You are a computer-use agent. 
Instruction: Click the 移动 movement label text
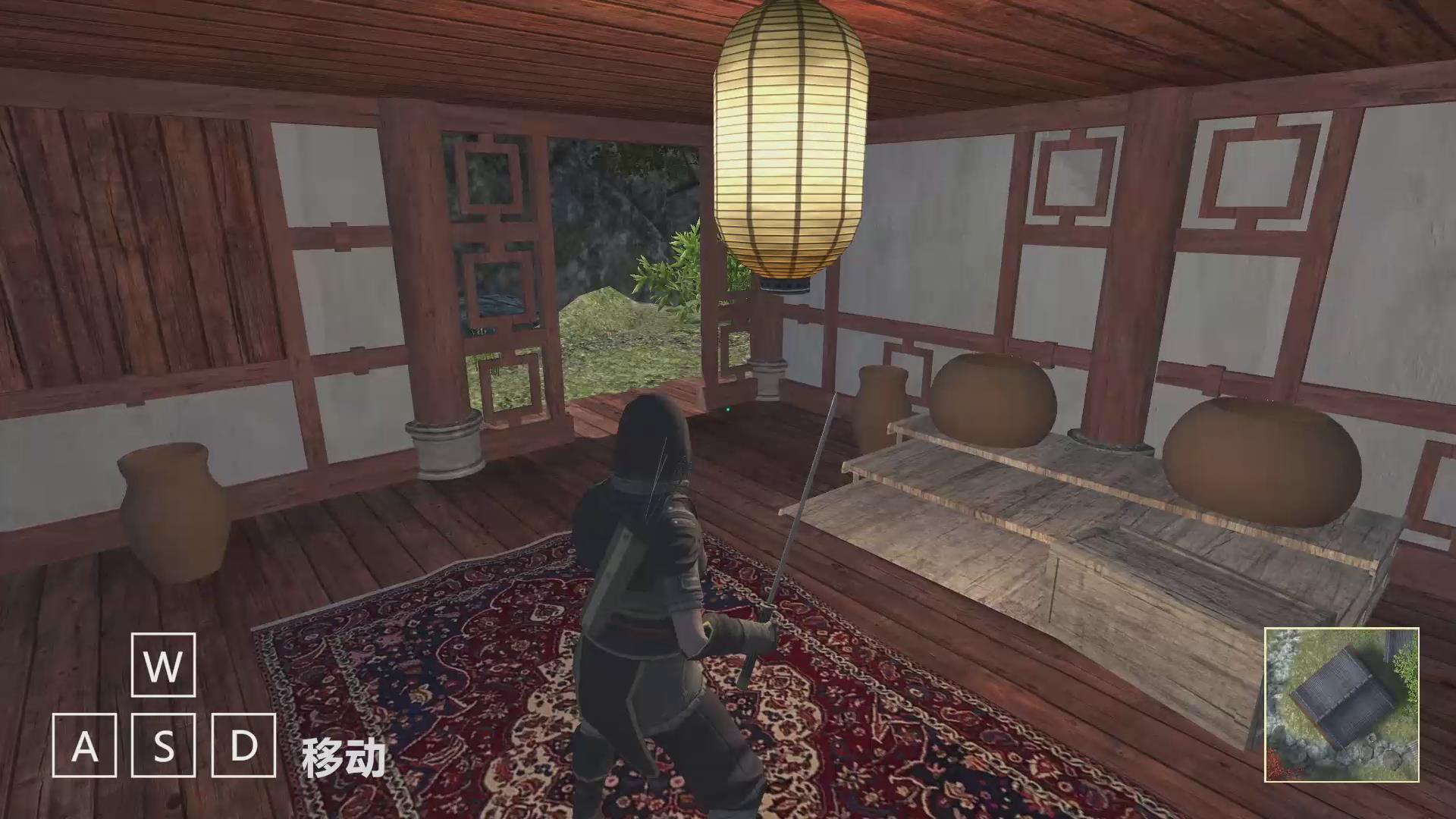pos(345,755)
